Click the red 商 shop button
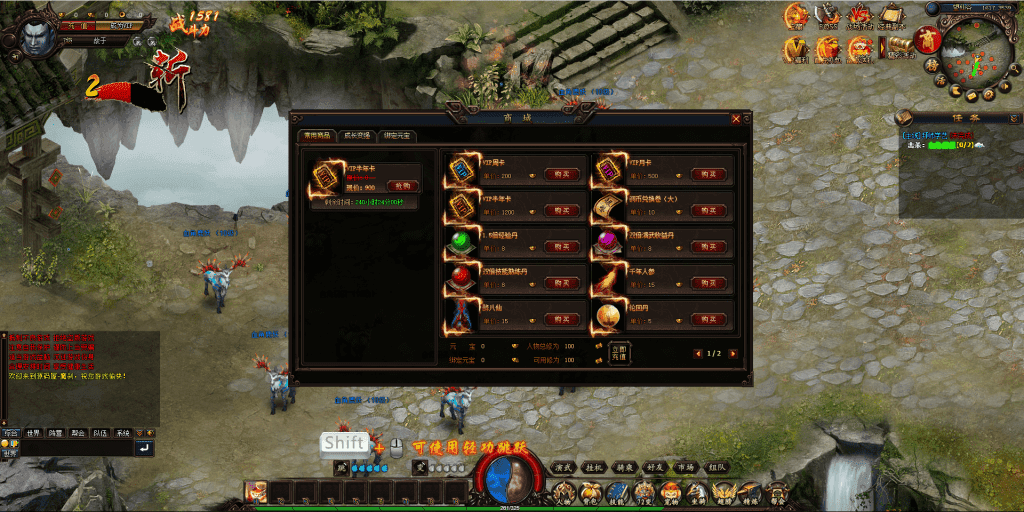This screenshot has width=1024, height=512. (x=928, y=41)
